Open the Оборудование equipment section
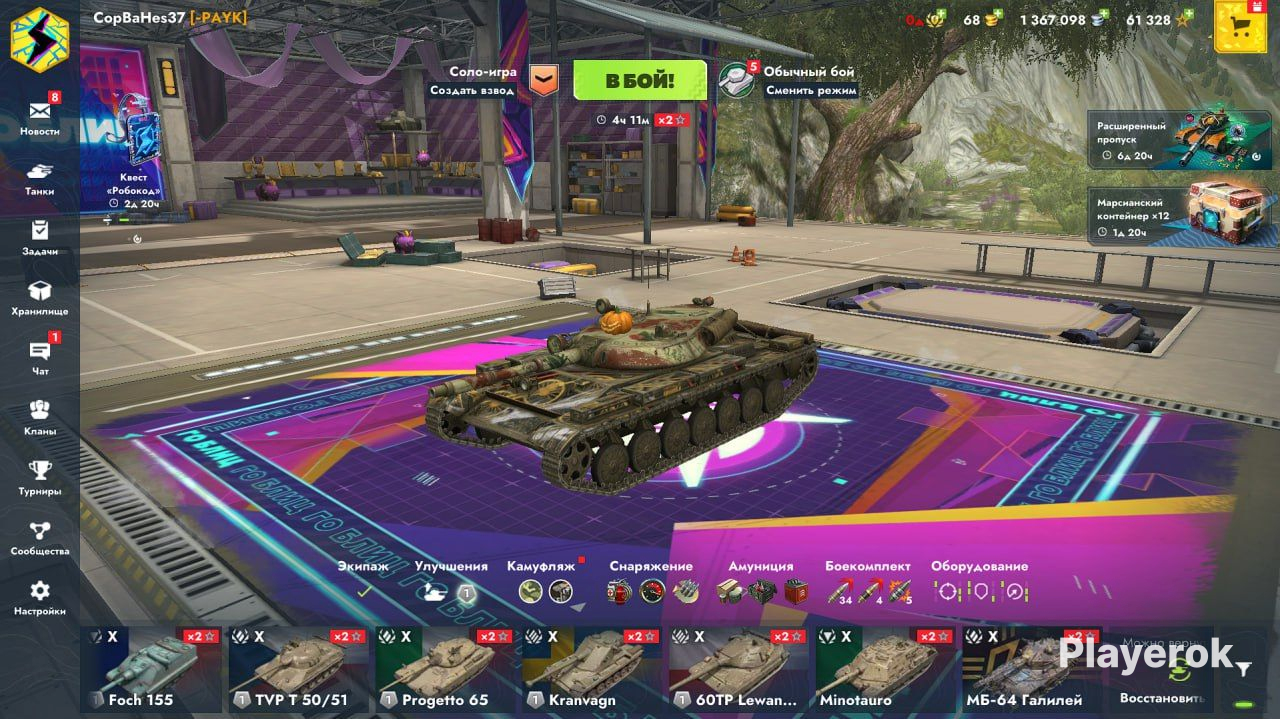The height and width of the screenshot is (719, 1280). [979, 581]
